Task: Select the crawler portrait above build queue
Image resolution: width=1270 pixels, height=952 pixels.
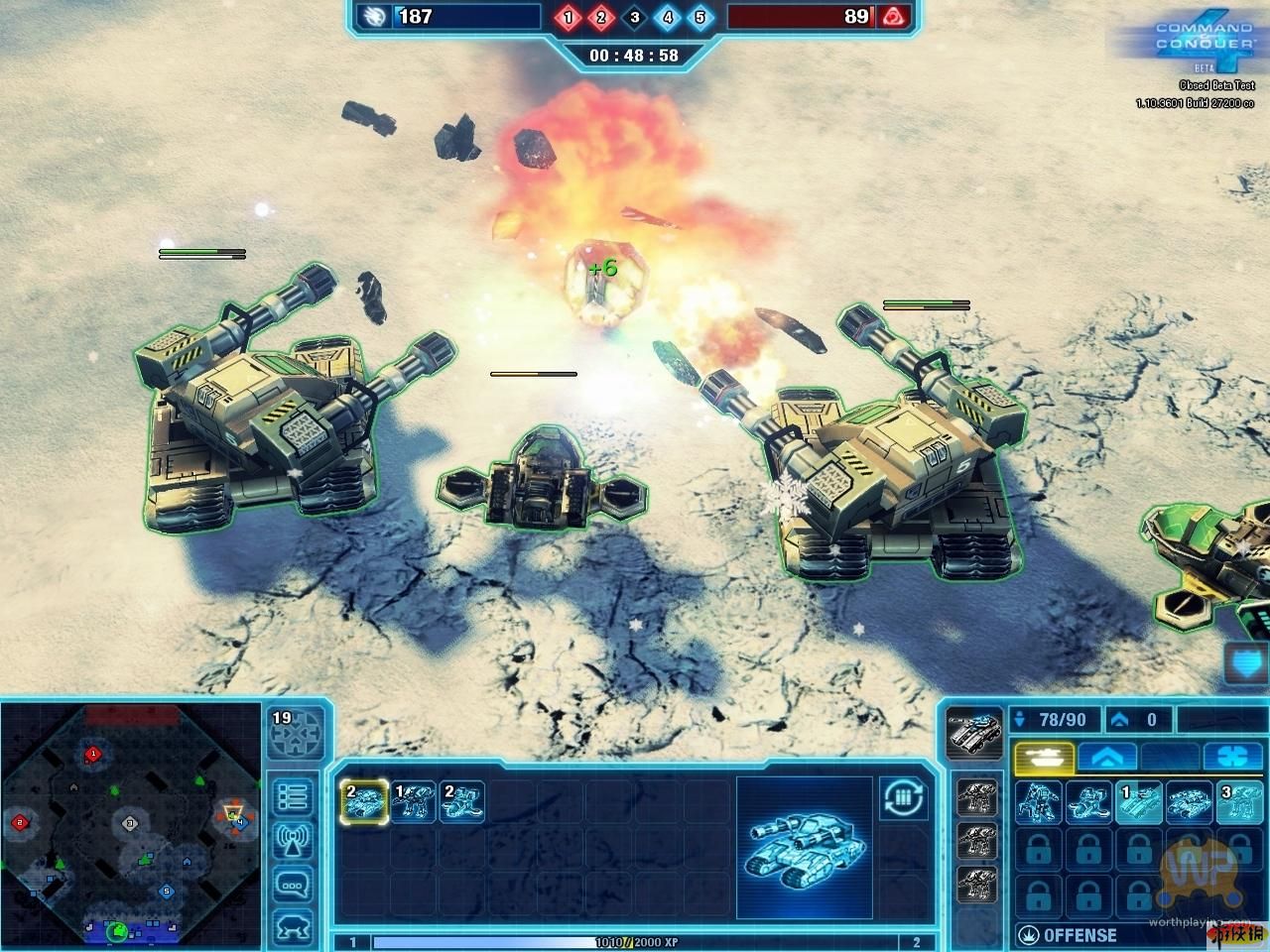Action: [x=970, y=733]
